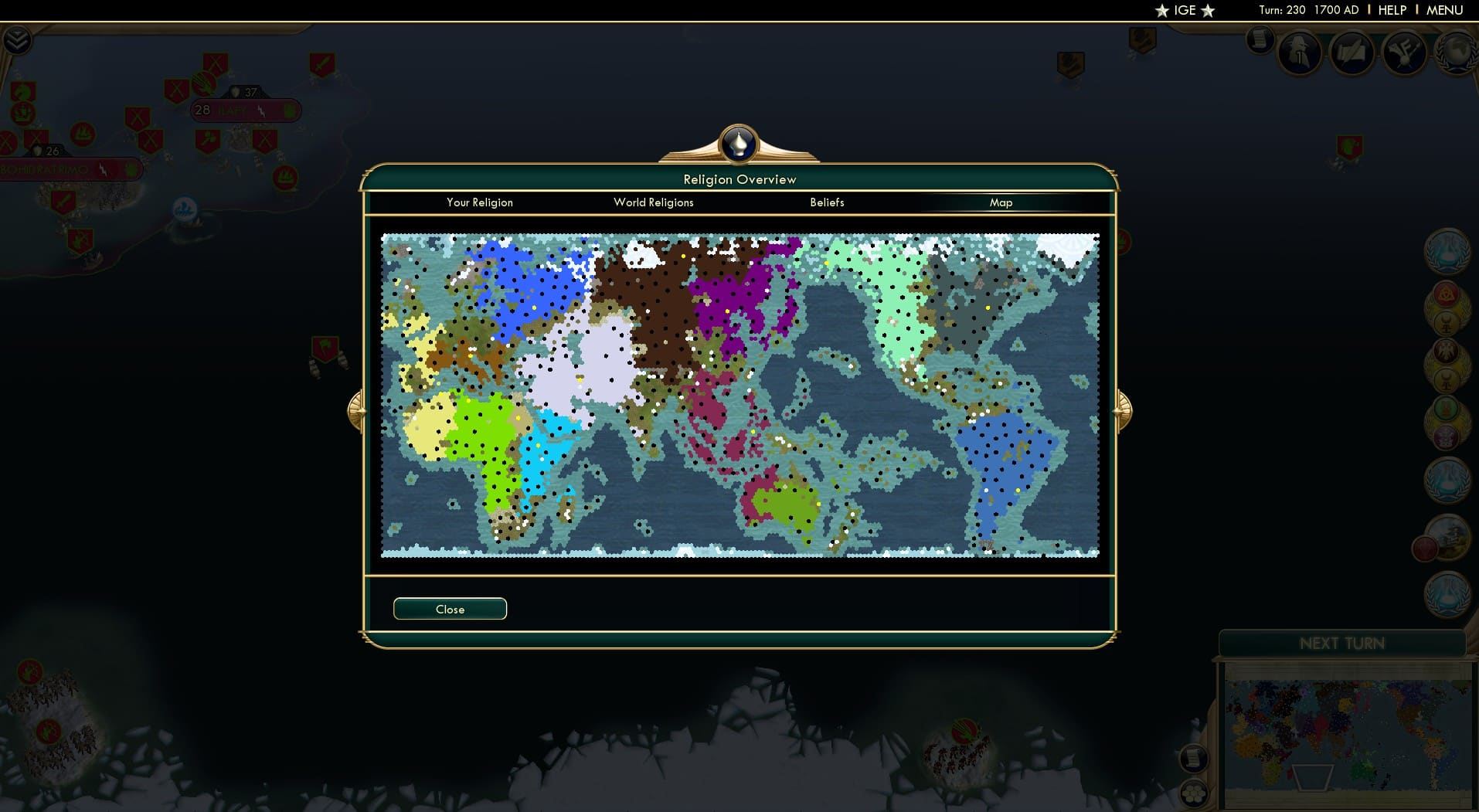
Task: Switch to the Beliefs tab
Action: (827, 202)
